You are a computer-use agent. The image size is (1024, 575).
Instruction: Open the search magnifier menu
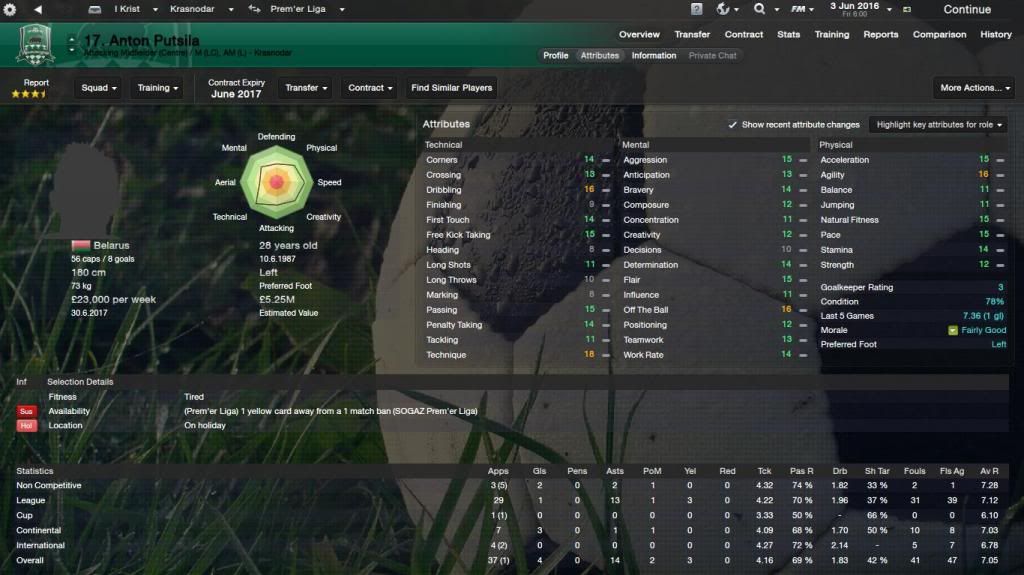tap(764, 9)
